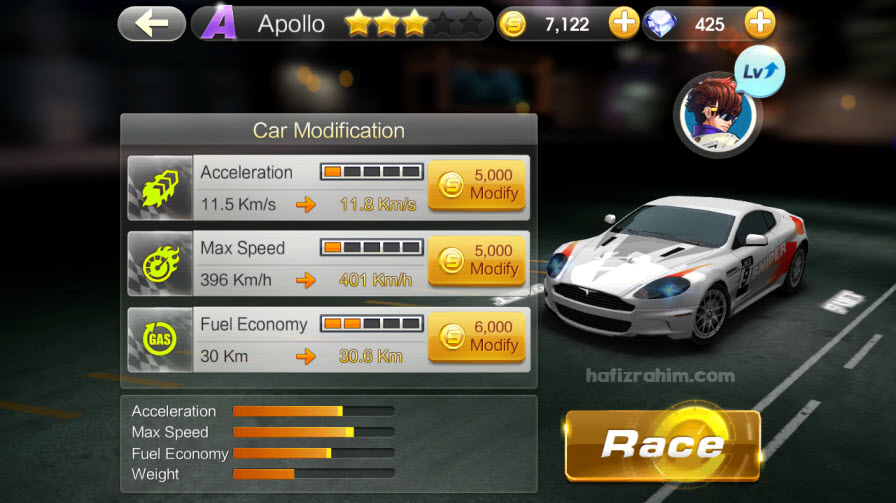Screen dimensions: 896x503
Task: Upgrade Fuel Economy for 6,000 coins
Action: 478,336
